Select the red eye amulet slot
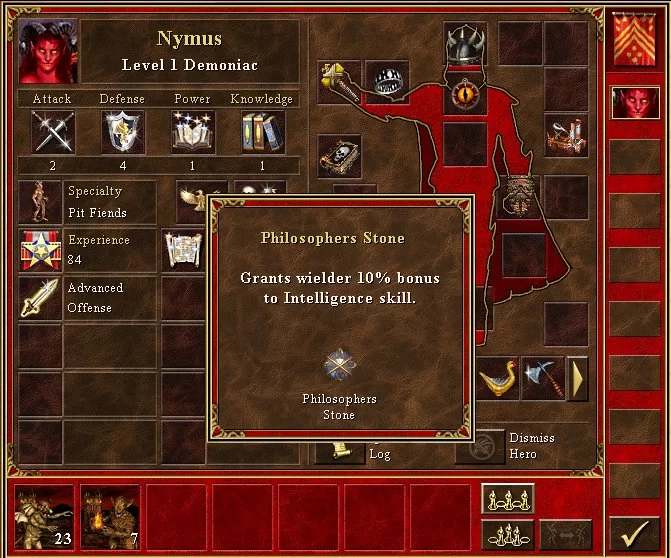Screen dimensions: 671x558 pos(465,94)
